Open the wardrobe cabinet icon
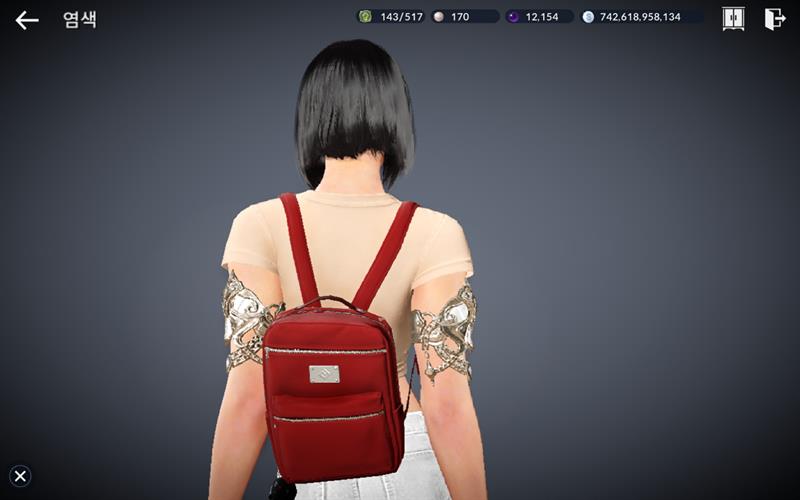 [733, 19]
